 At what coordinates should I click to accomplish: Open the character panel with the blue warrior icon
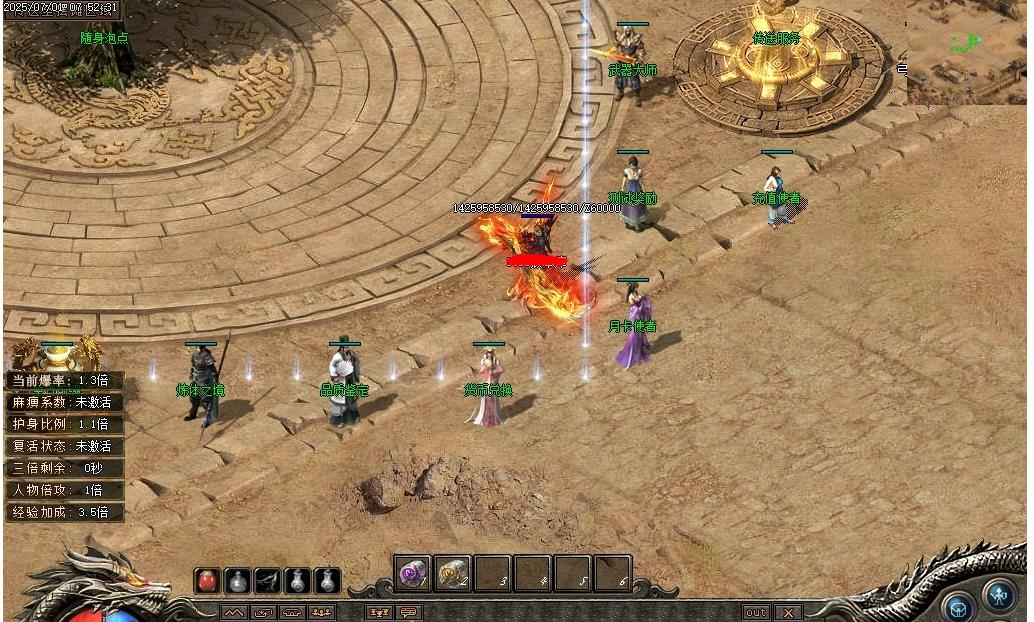click(998, 595)
